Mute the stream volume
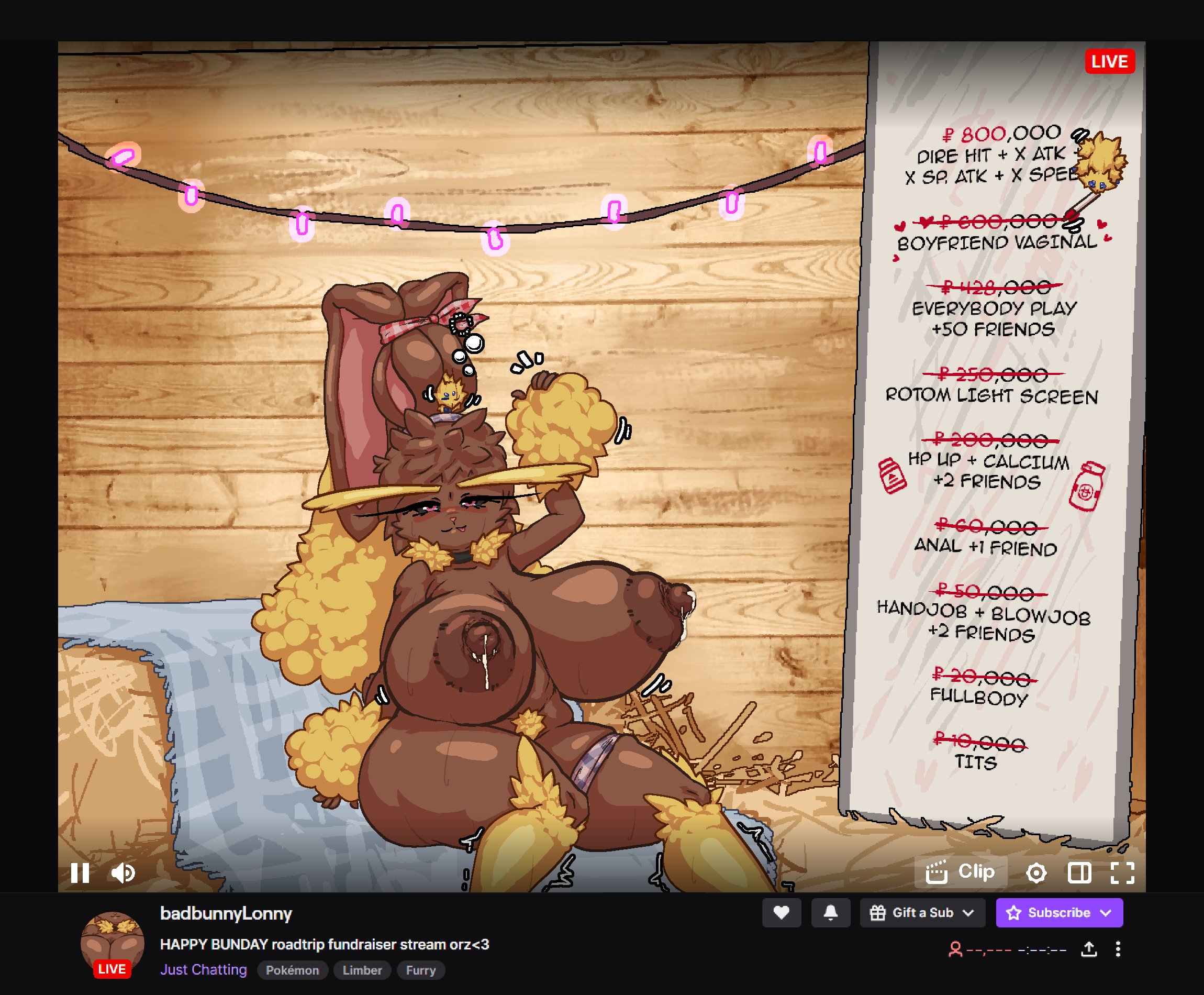 [x=123, y=873]
